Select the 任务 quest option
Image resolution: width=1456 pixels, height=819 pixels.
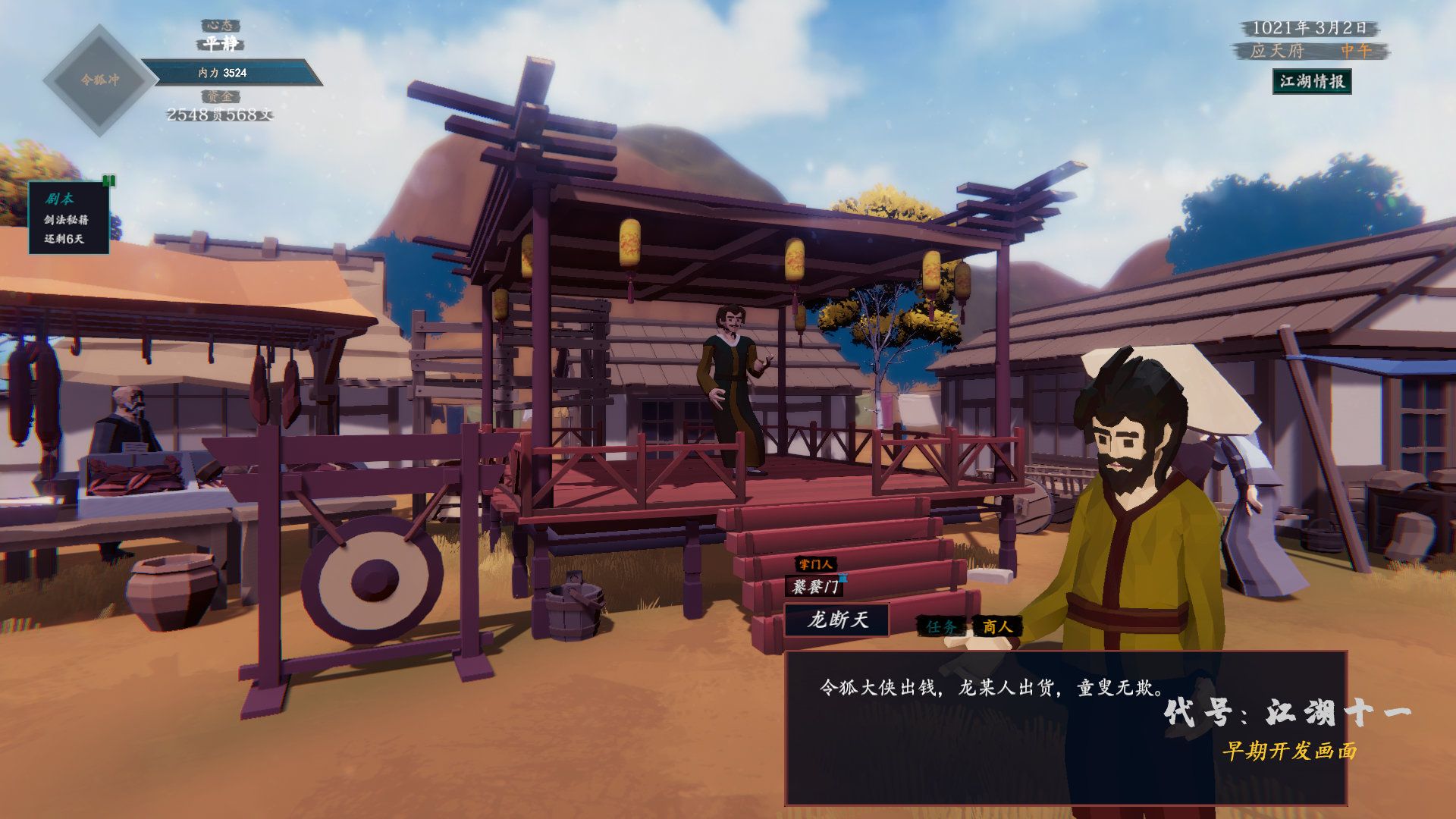pos(941,626)
